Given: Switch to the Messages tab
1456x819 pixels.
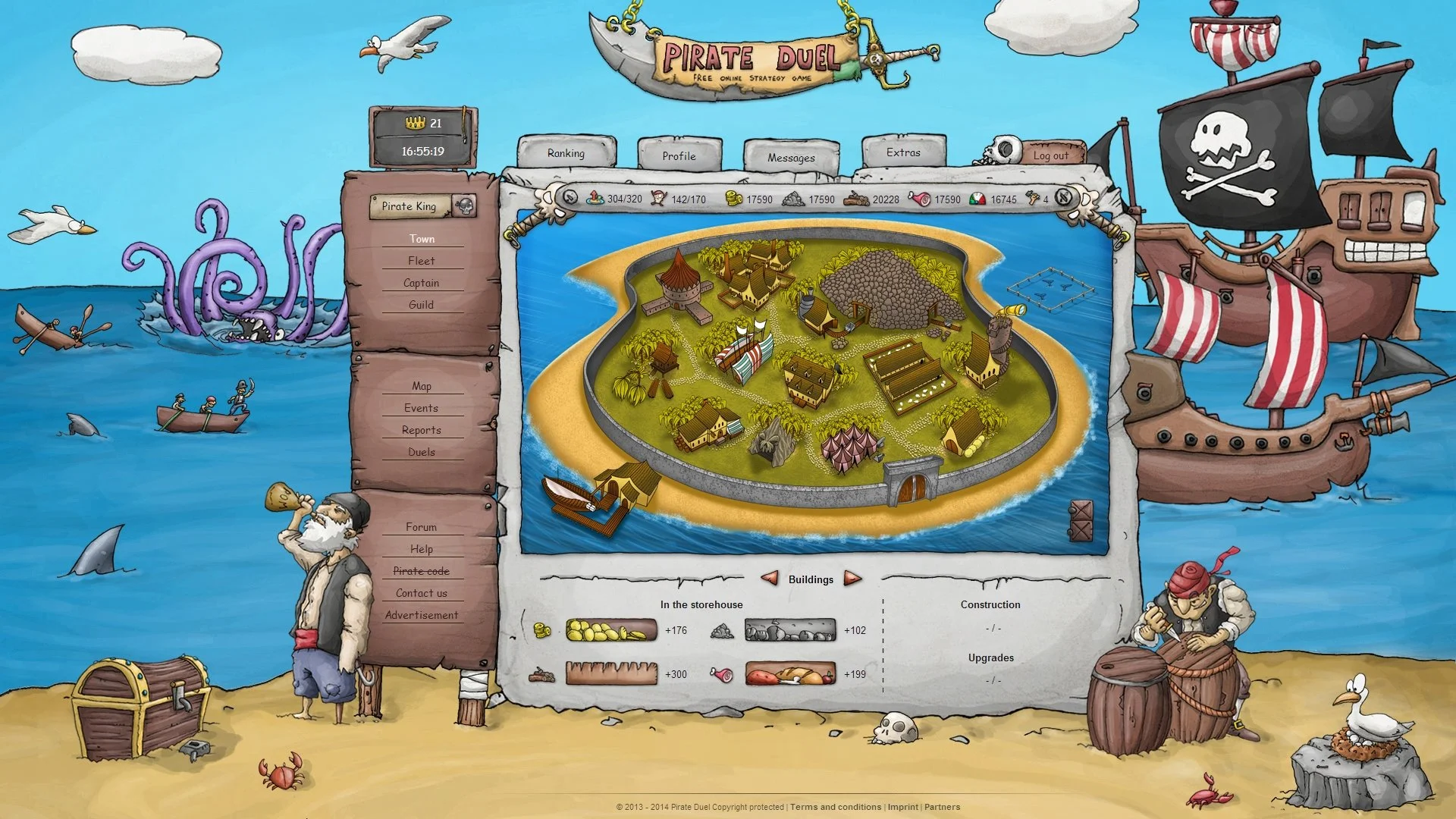Looking at the screenshot, I should coord(791,158).
